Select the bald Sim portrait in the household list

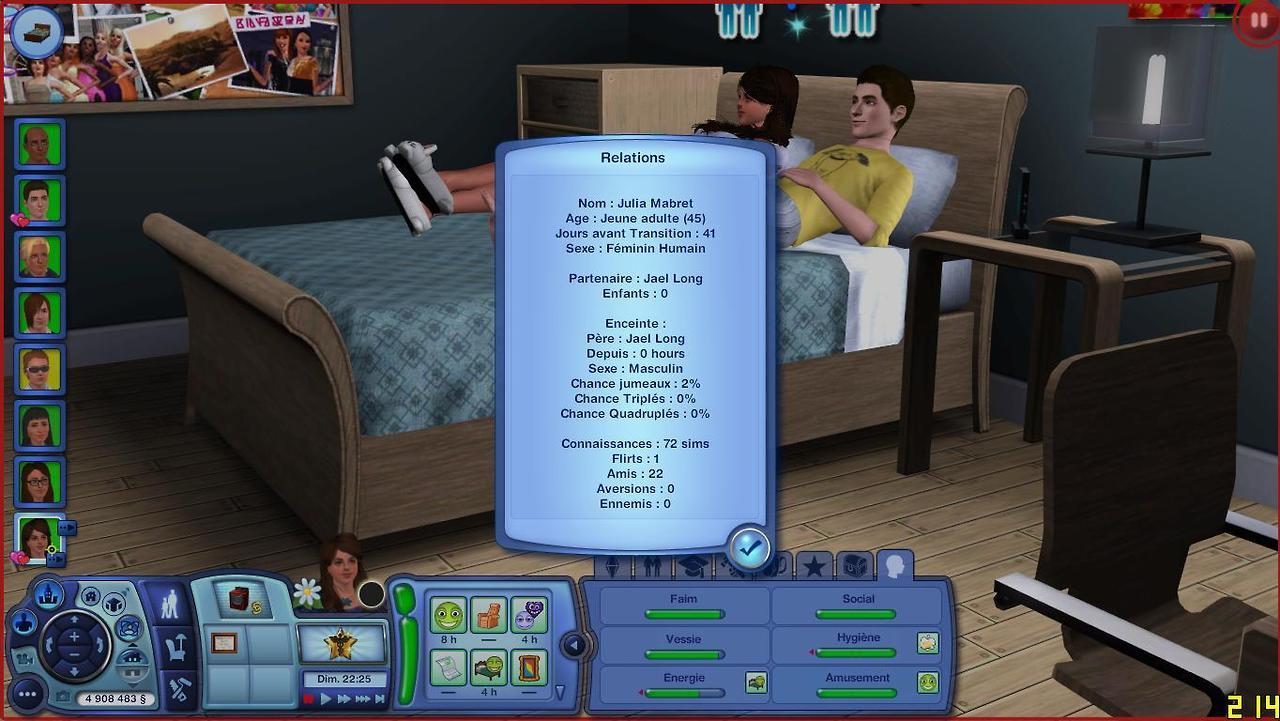[40, 146]
